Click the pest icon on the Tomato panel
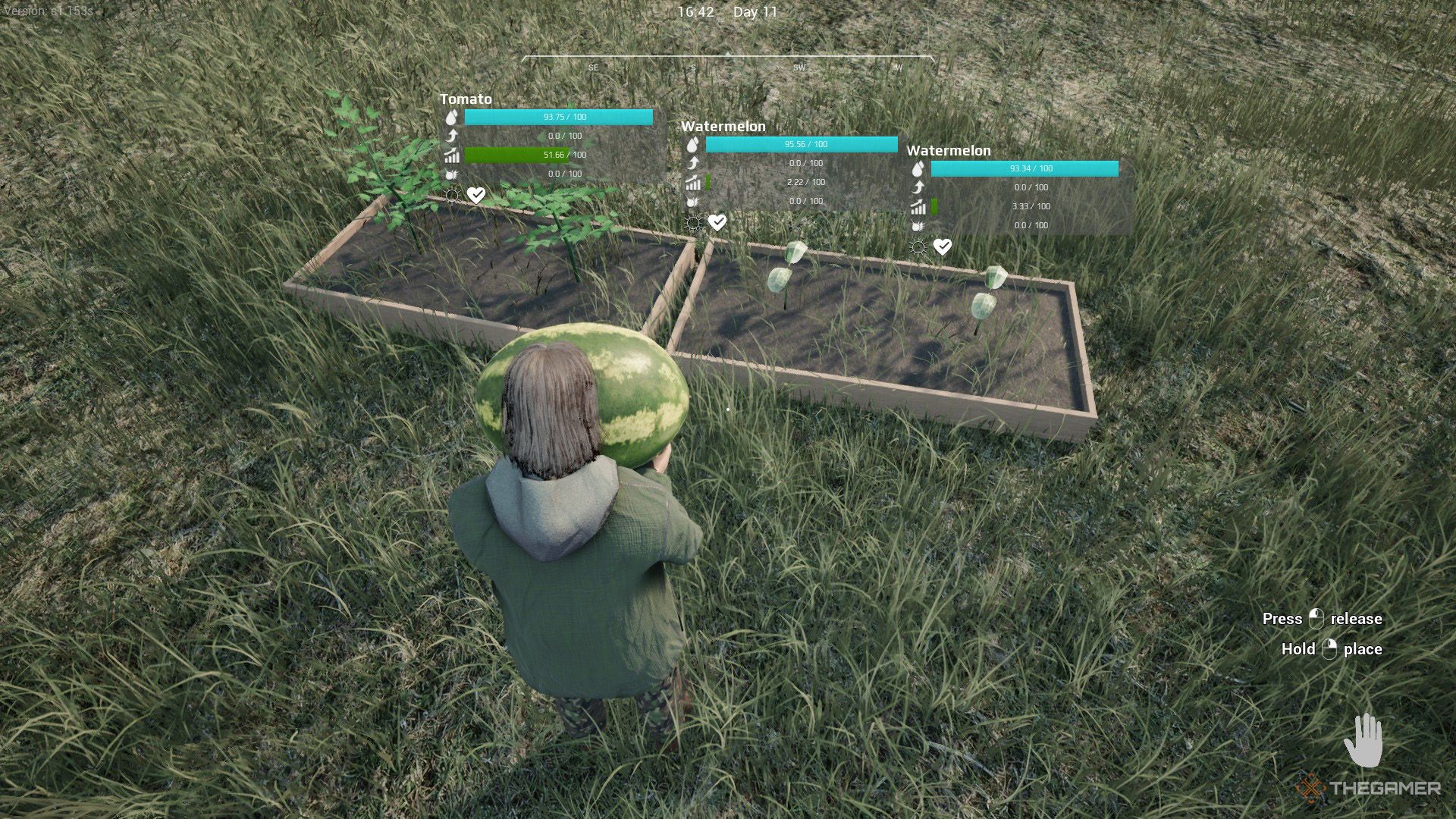The height and width of the screenshot is (819, 1456). [x=450, y=174]
